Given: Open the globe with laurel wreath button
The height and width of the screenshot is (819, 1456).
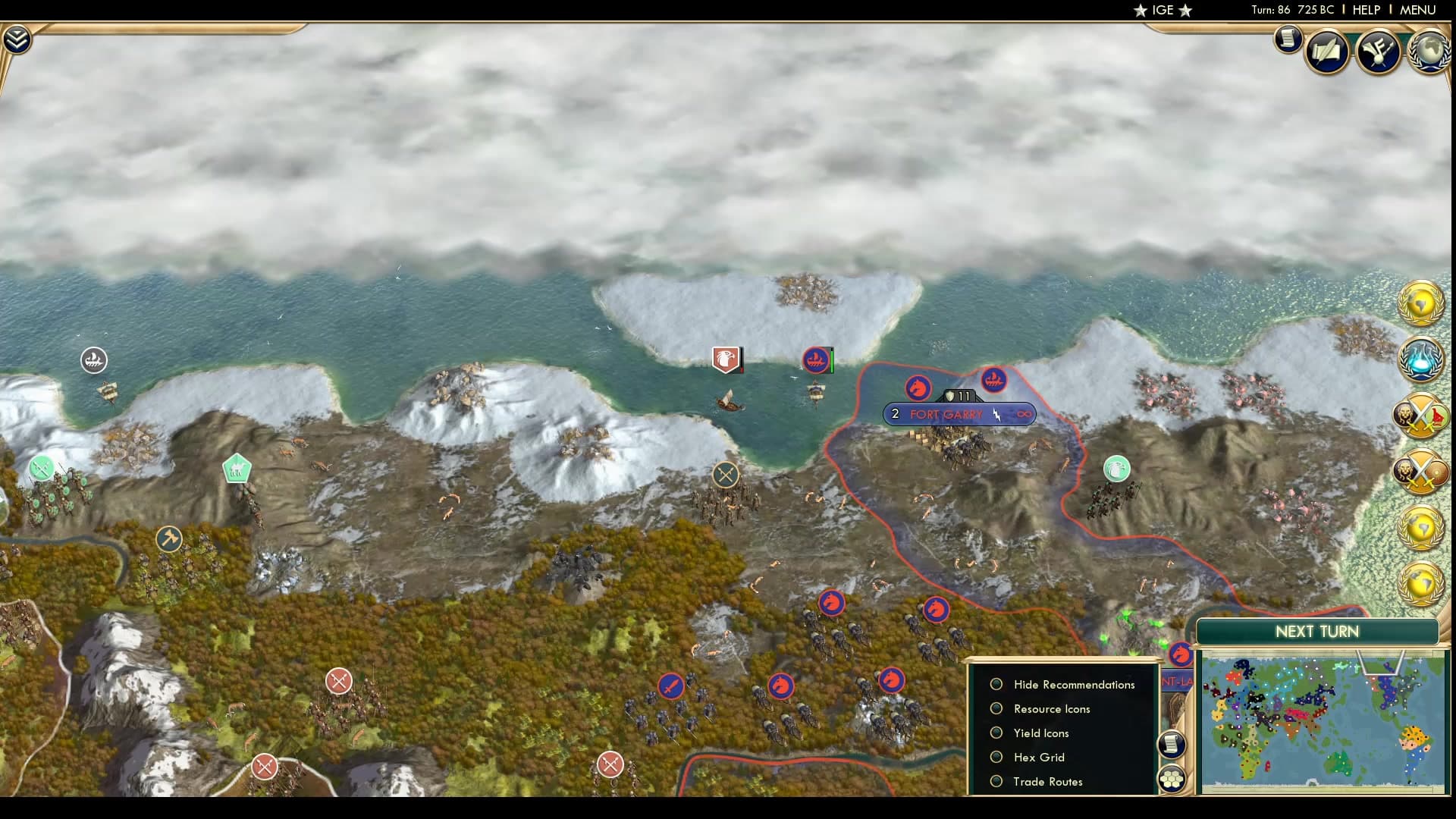Looking at the screenshot, I should [1429, 52].
